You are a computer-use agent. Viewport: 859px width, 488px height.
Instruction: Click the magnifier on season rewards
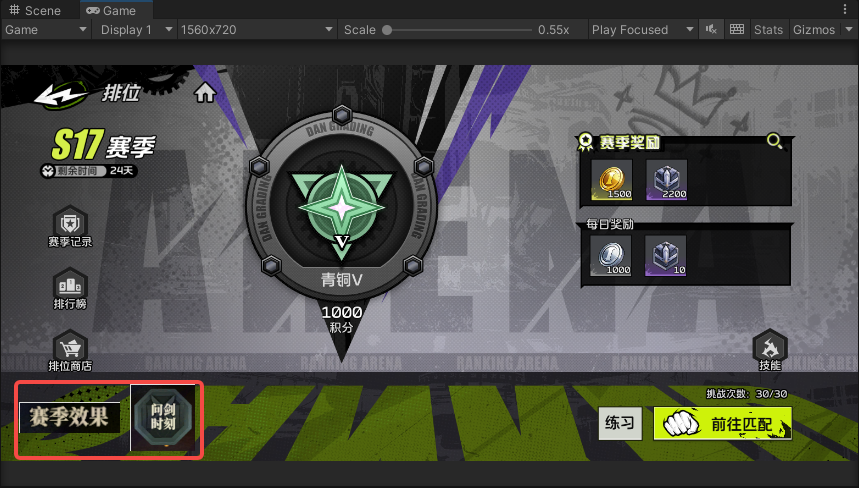[774, 141]
